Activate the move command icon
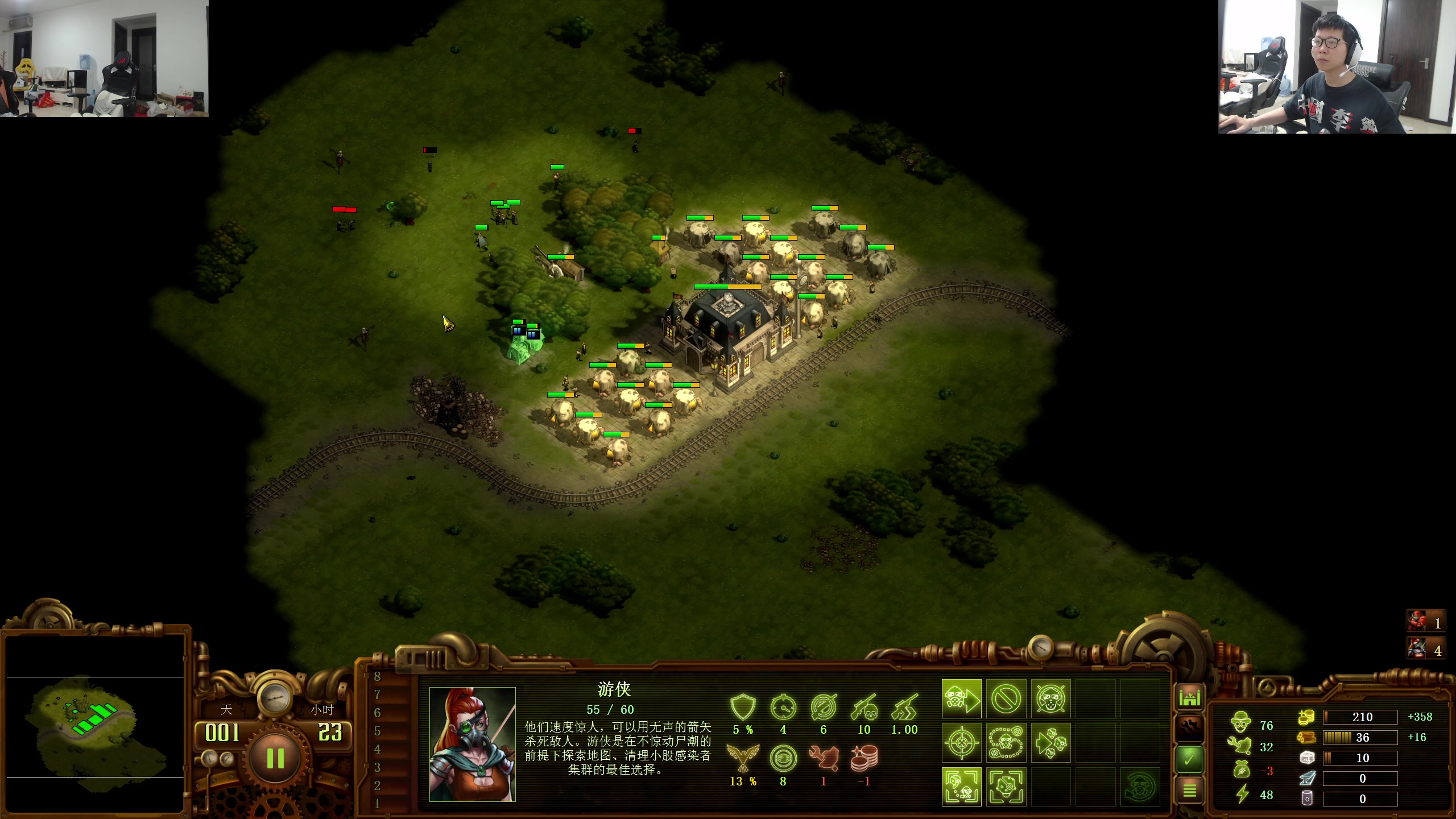The height and width of the screenshot is (819, 1456). (961, 698)
